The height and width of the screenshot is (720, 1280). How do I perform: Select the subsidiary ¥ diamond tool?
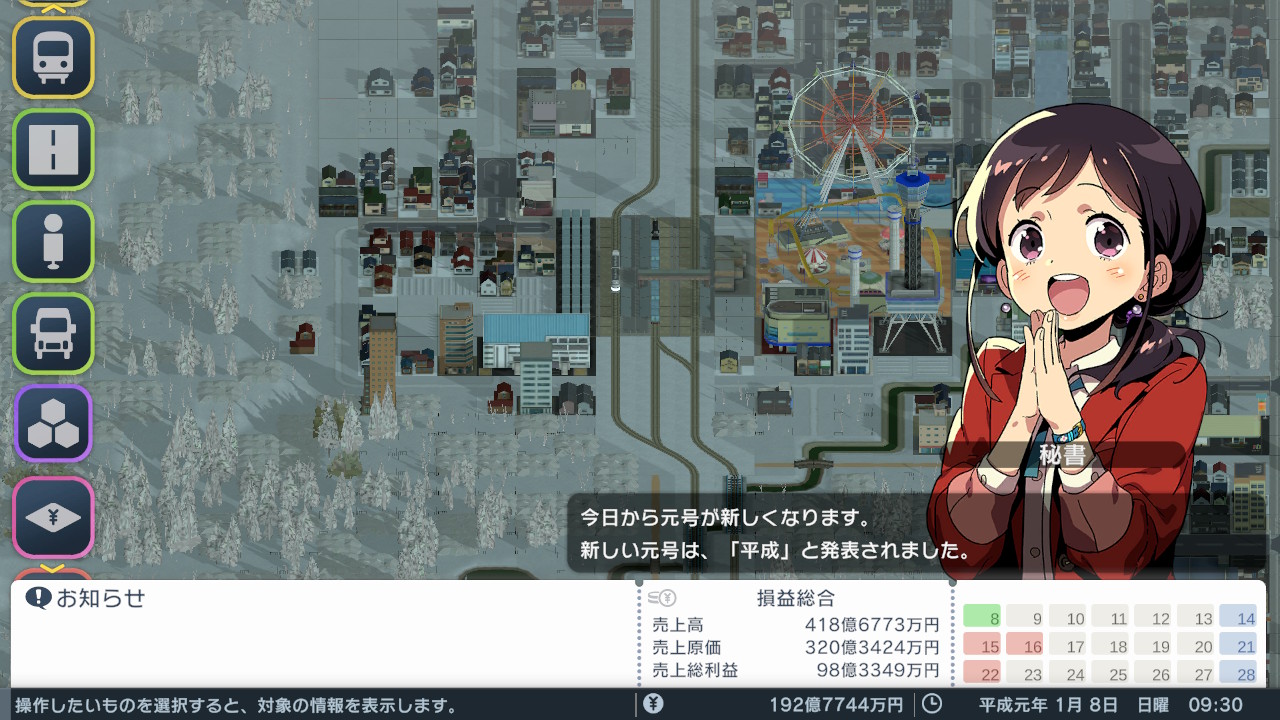pyautogui.click(x=53, y=514)
